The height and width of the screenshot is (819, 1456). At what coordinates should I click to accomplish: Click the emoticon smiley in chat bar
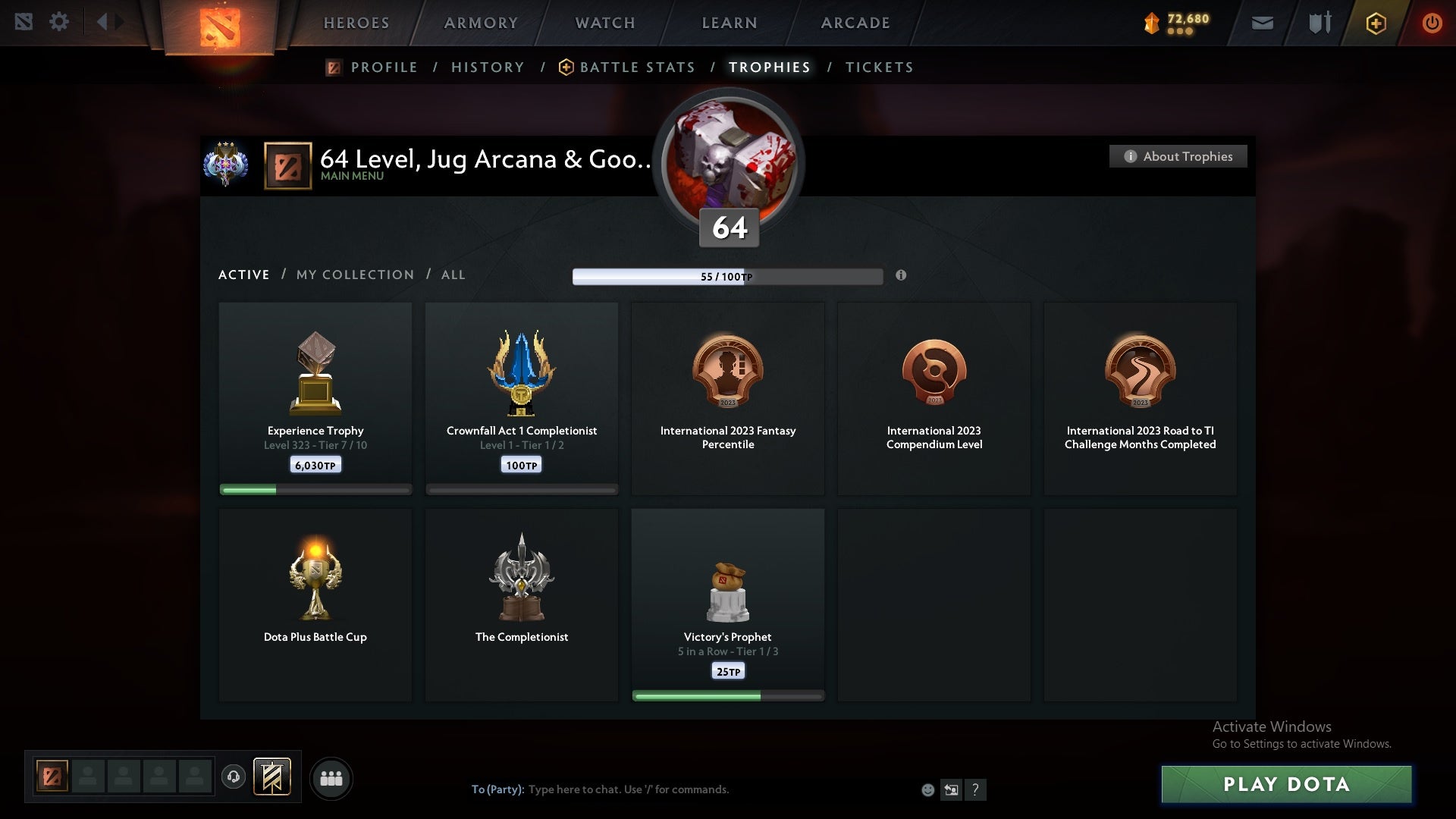click(x=927, y=789)
